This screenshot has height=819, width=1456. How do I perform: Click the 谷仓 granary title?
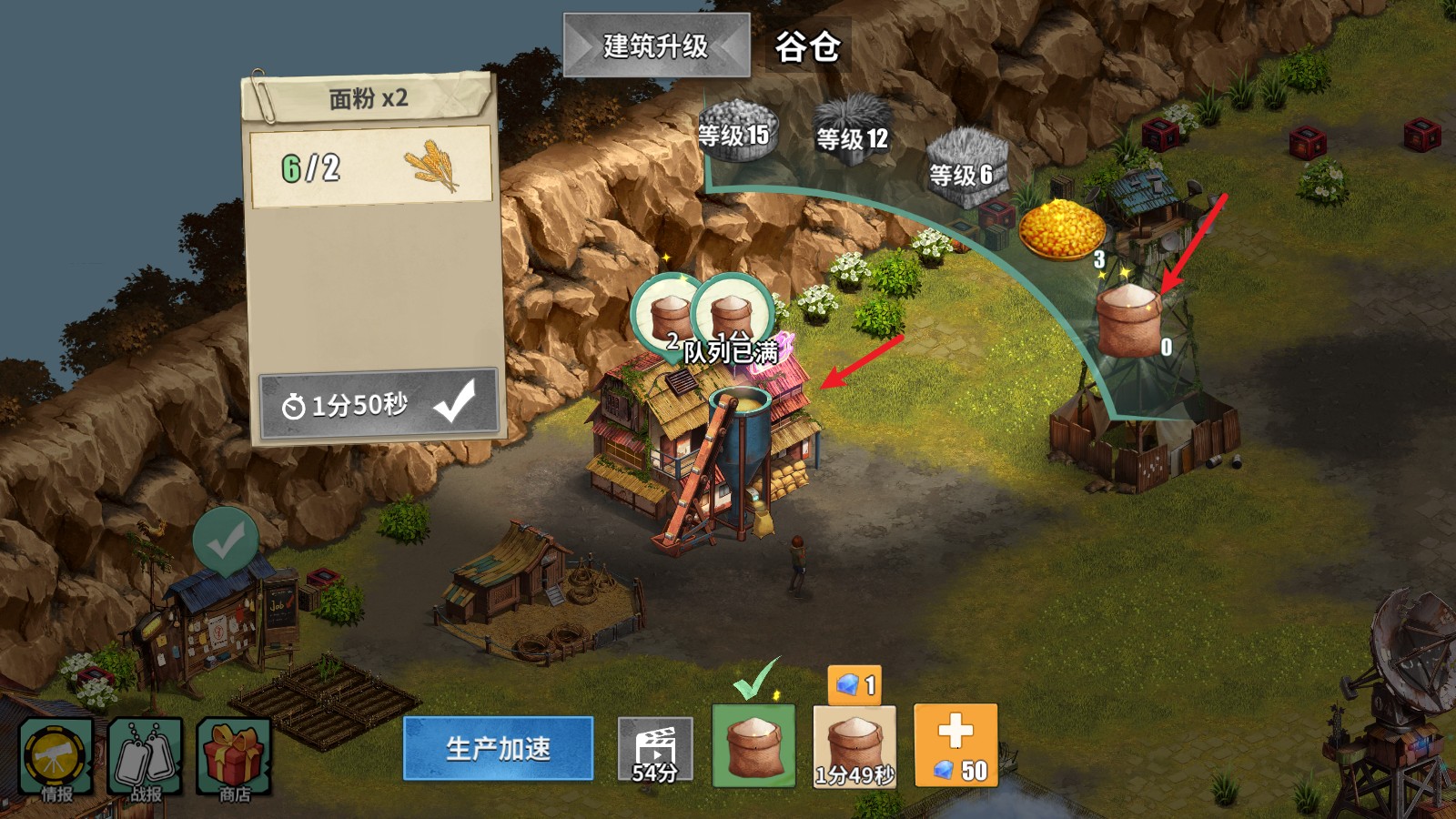[809, 44]
